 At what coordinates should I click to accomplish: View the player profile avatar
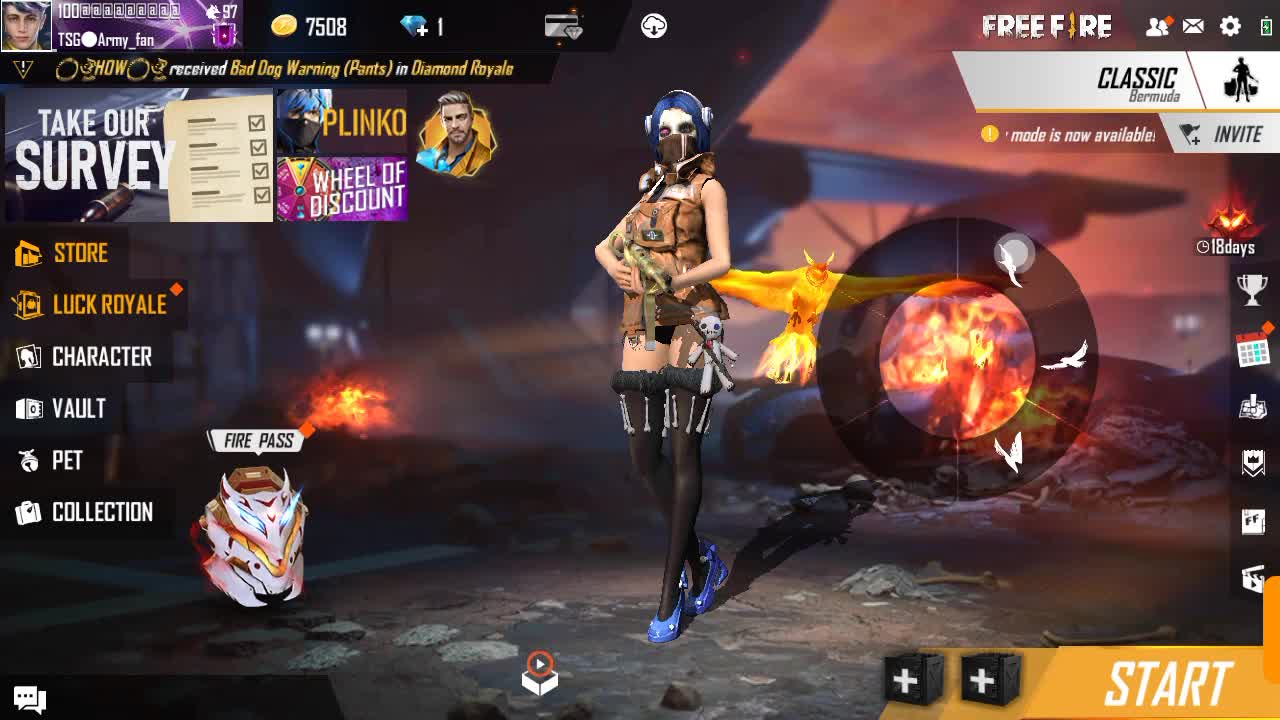tap(26, 26)
